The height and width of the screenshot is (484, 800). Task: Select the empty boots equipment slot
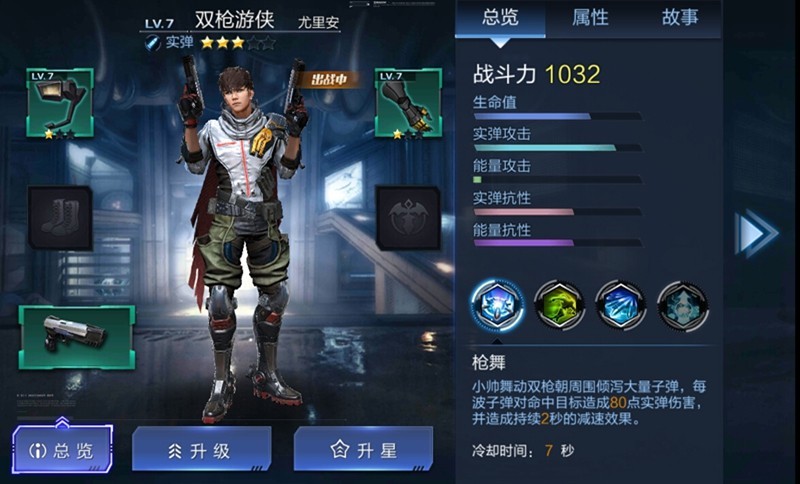(60, 218)
